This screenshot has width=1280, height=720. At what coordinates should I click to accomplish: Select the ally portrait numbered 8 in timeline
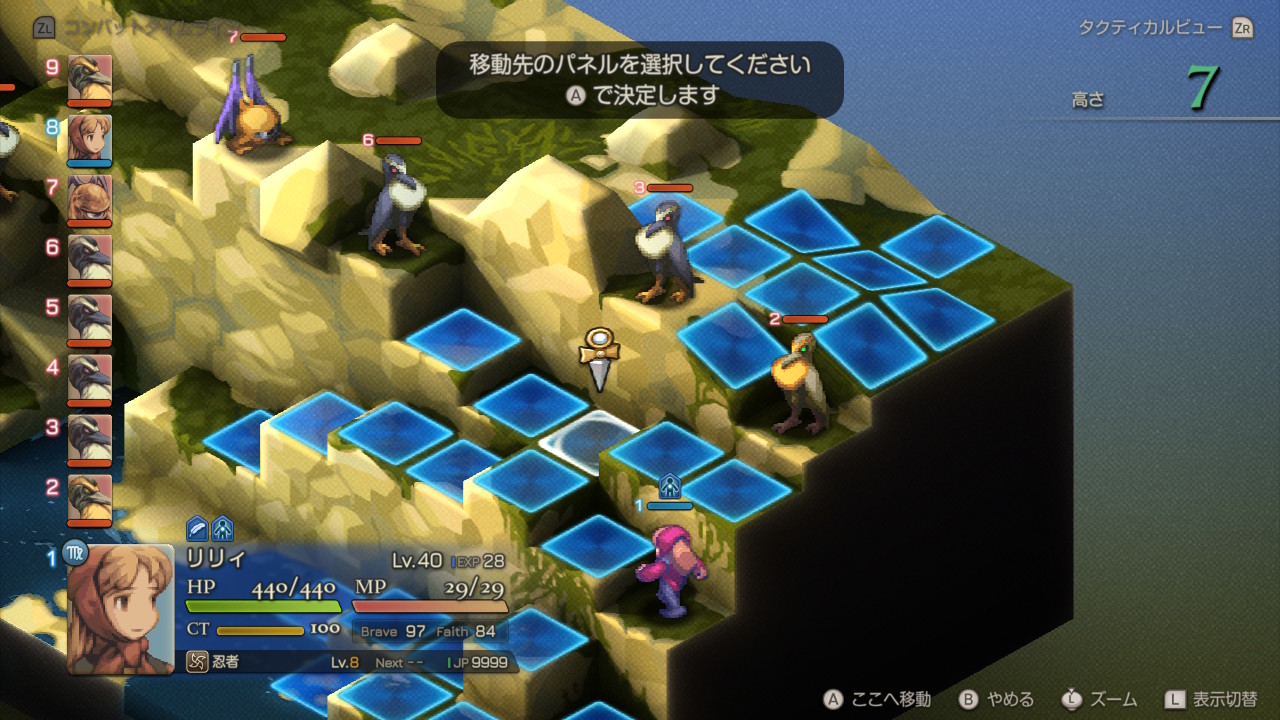[90, 139]
